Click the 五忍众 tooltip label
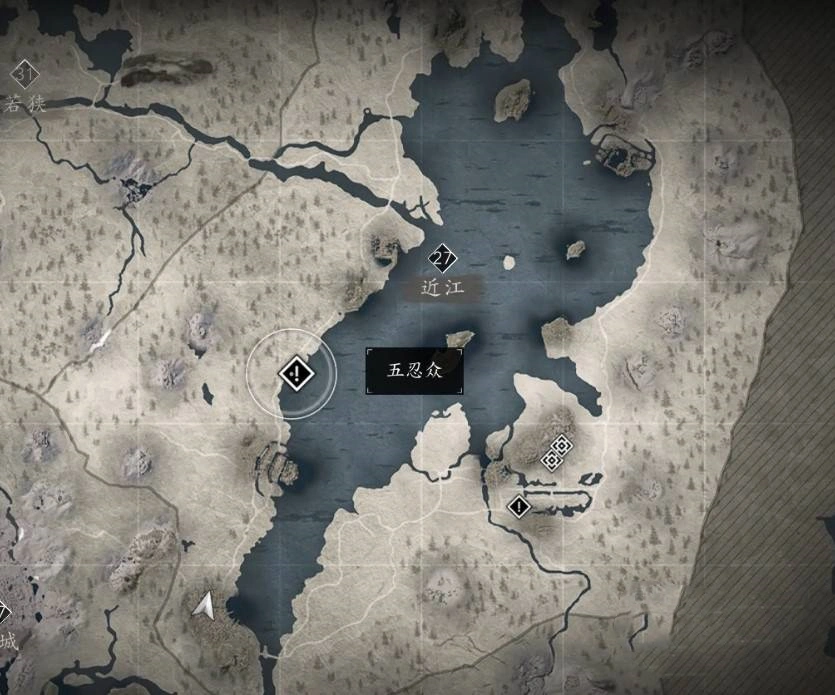The image size is (835, 695). pyautogui.click(x=414, y=371)
